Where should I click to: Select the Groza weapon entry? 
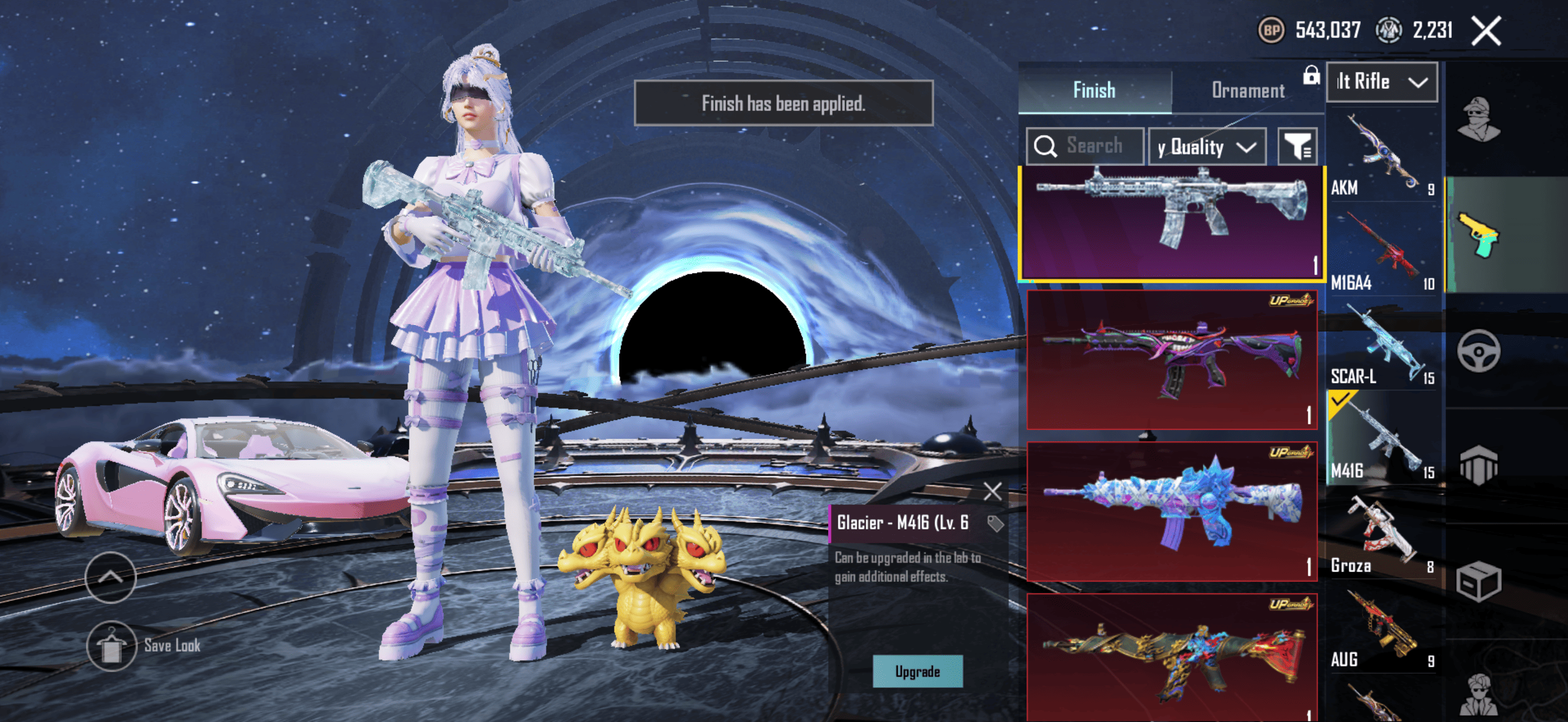(1382, 534)
